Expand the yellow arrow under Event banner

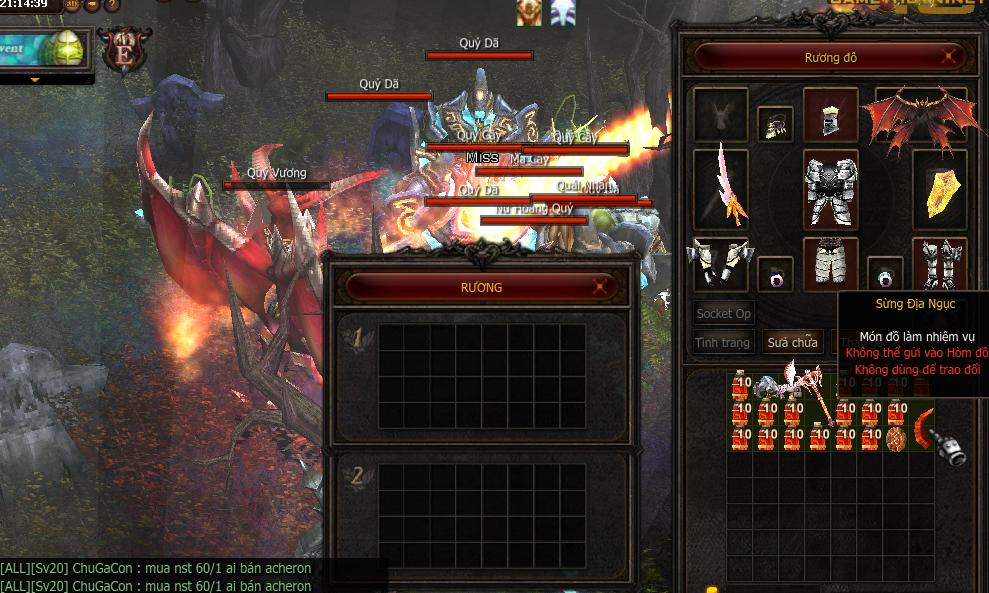click(x=35, y=79)
